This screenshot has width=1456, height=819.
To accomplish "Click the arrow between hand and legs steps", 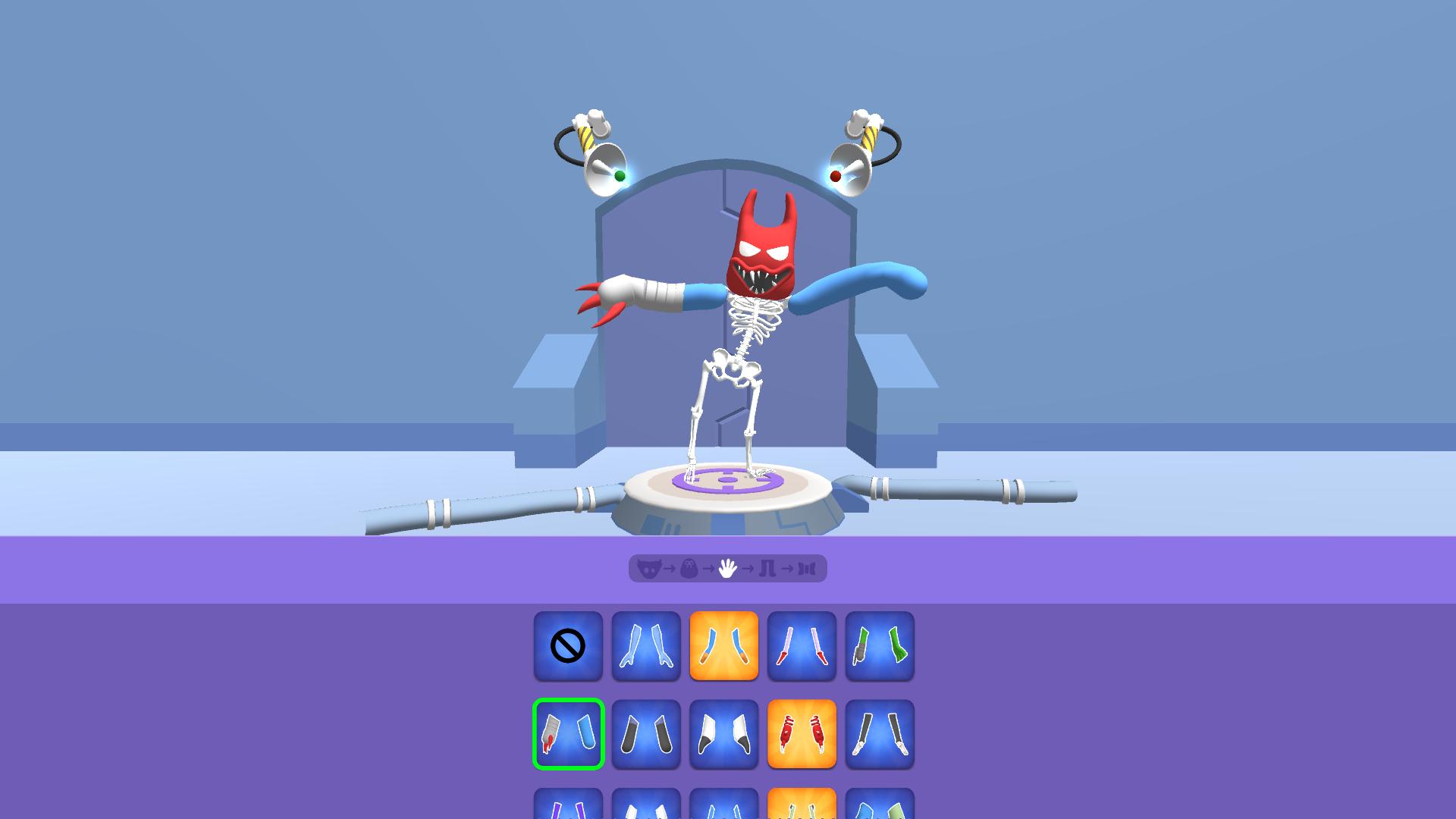I will coord(748,569).
